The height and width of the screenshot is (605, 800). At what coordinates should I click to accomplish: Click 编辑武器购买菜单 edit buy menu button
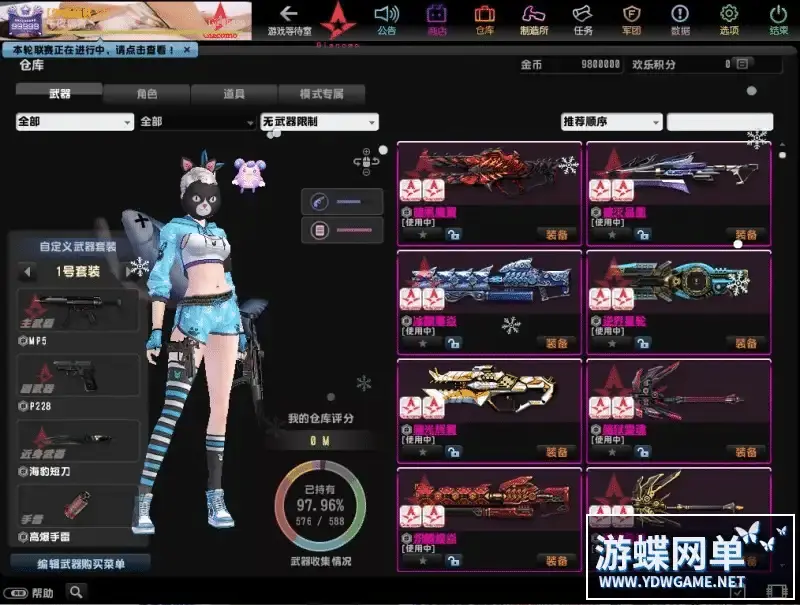pyautogui.click(x=80, y=564)
